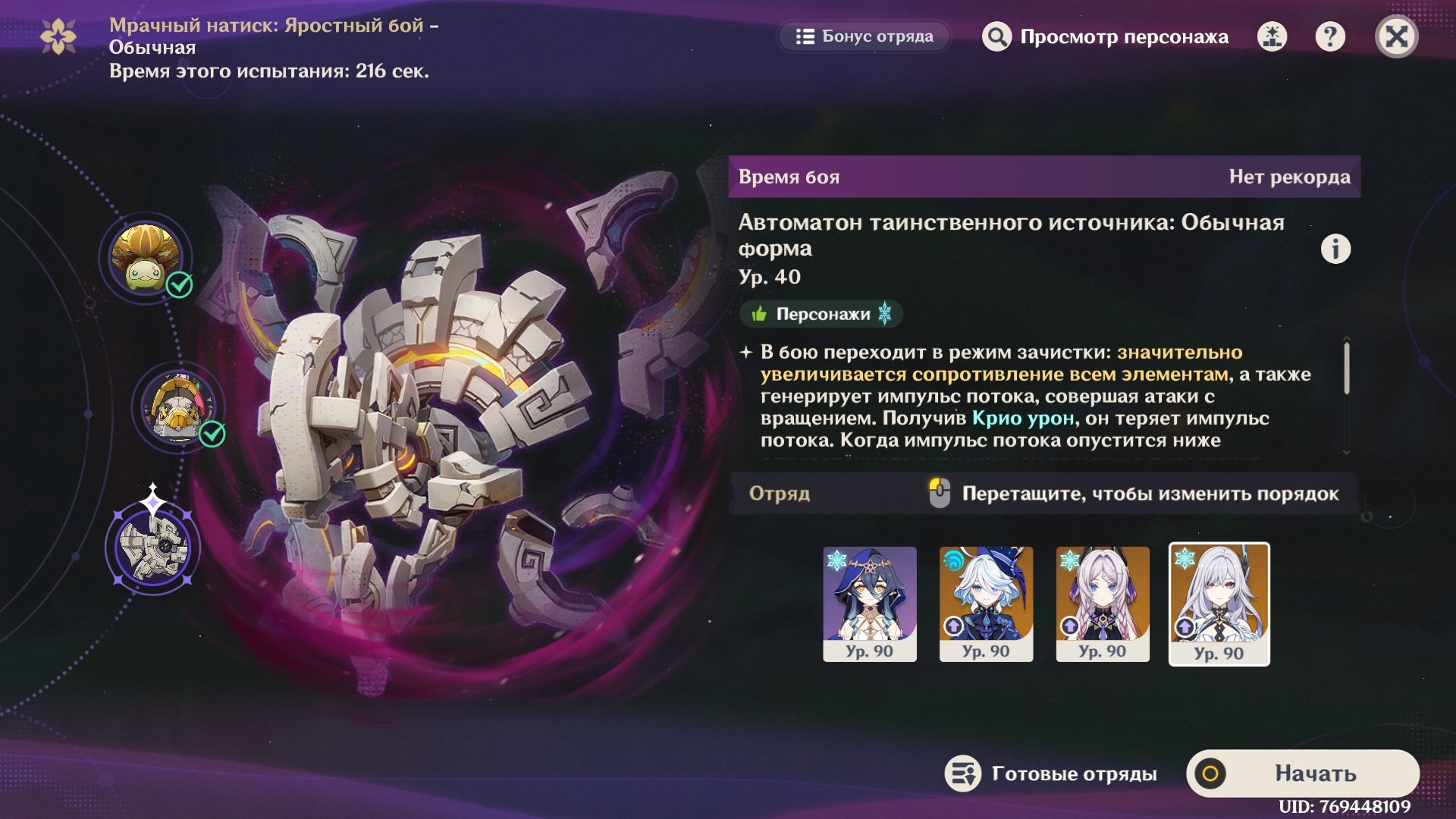The height and width of the screenshot is (819, 1456).
Task: Click the Время боя record header
Action: [1043, 177]
